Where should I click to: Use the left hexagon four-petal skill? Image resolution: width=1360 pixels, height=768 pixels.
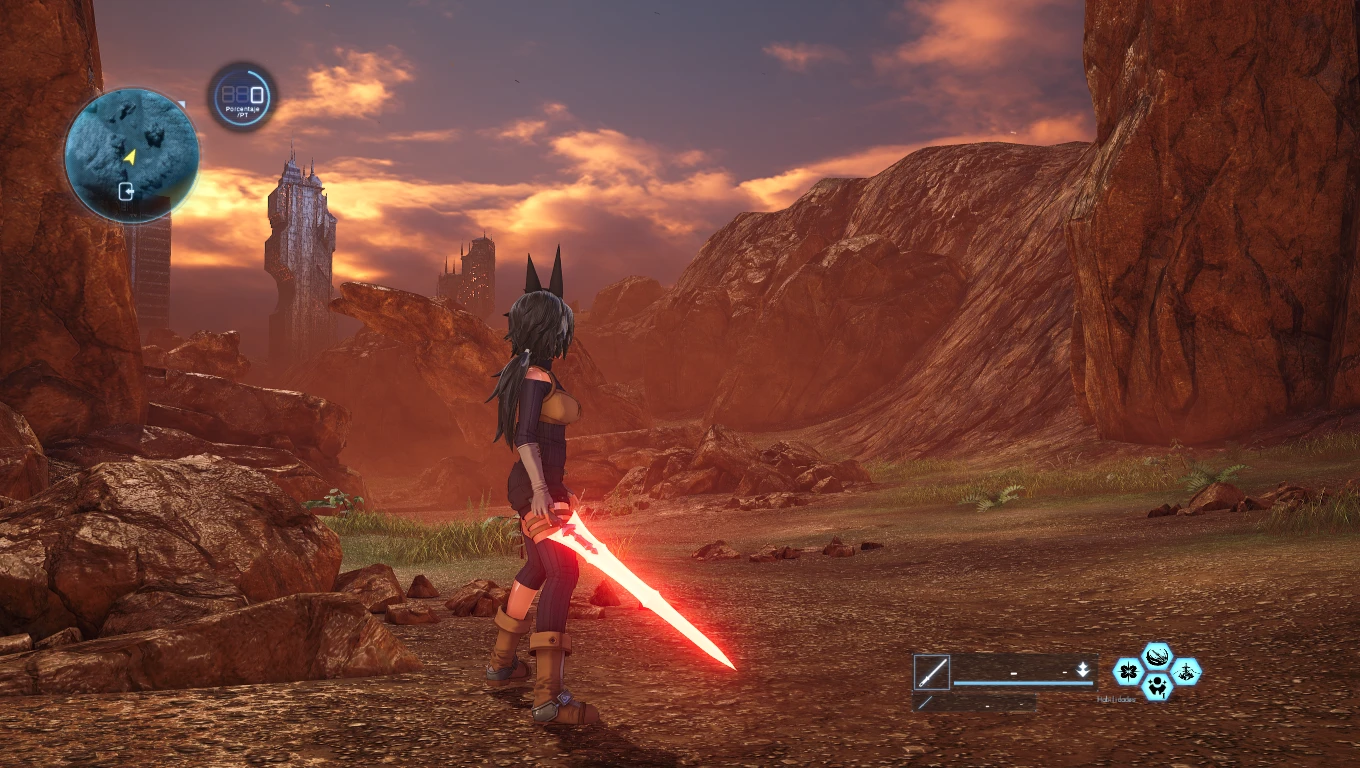tap(1129, 671)
